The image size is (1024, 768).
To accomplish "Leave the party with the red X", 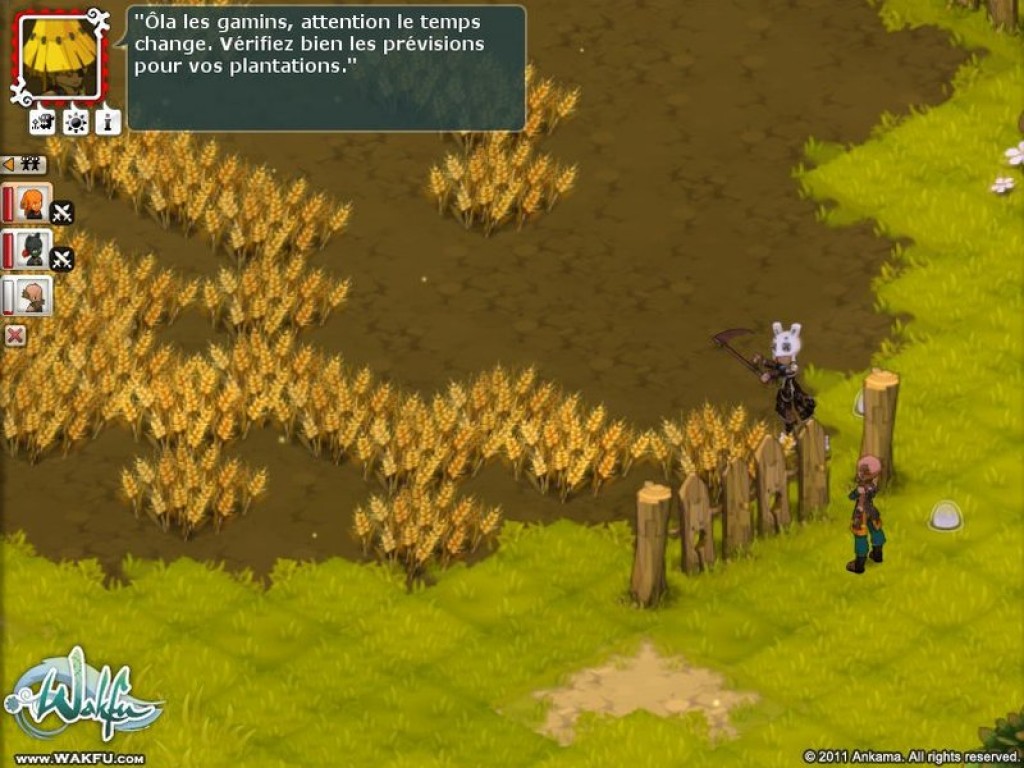I will (15, 336).
